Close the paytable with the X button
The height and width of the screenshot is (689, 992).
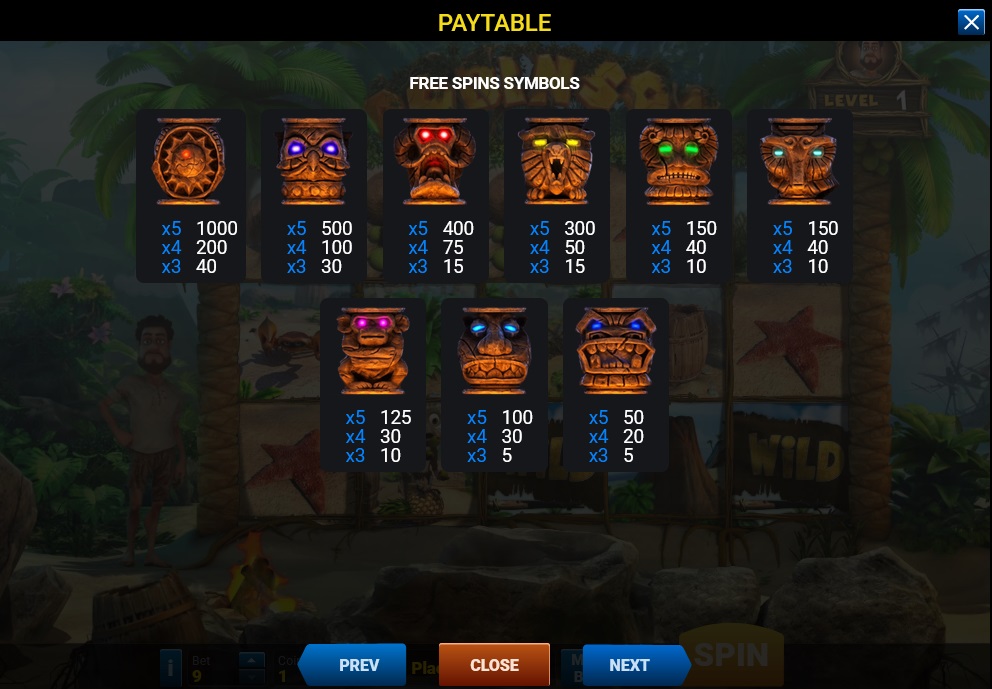(x=971, y=22)
